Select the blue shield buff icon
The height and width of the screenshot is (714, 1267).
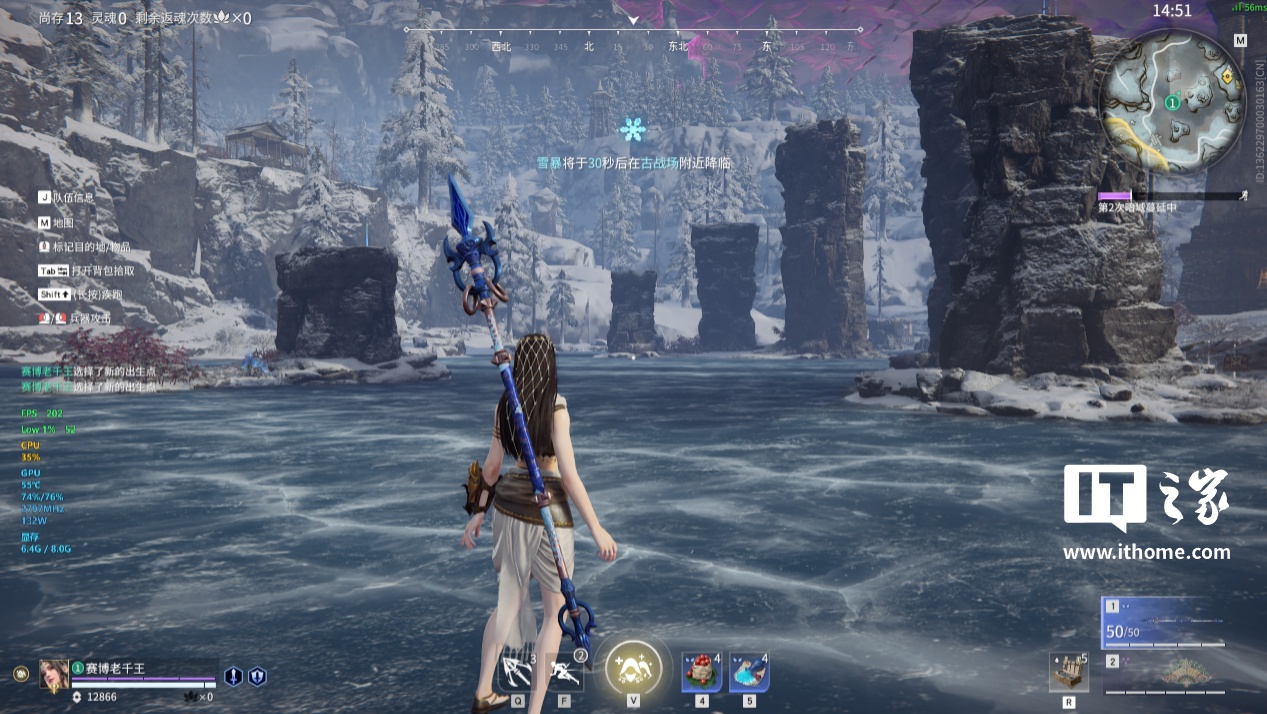pos(257,676)
